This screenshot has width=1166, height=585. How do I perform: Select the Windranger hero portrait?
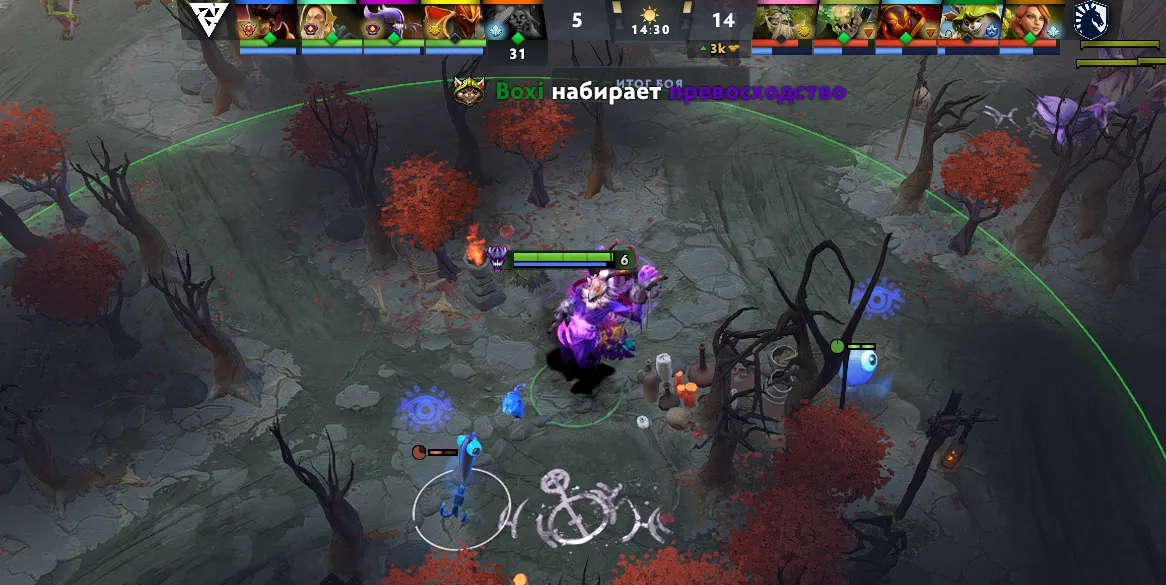point(1031,20)
